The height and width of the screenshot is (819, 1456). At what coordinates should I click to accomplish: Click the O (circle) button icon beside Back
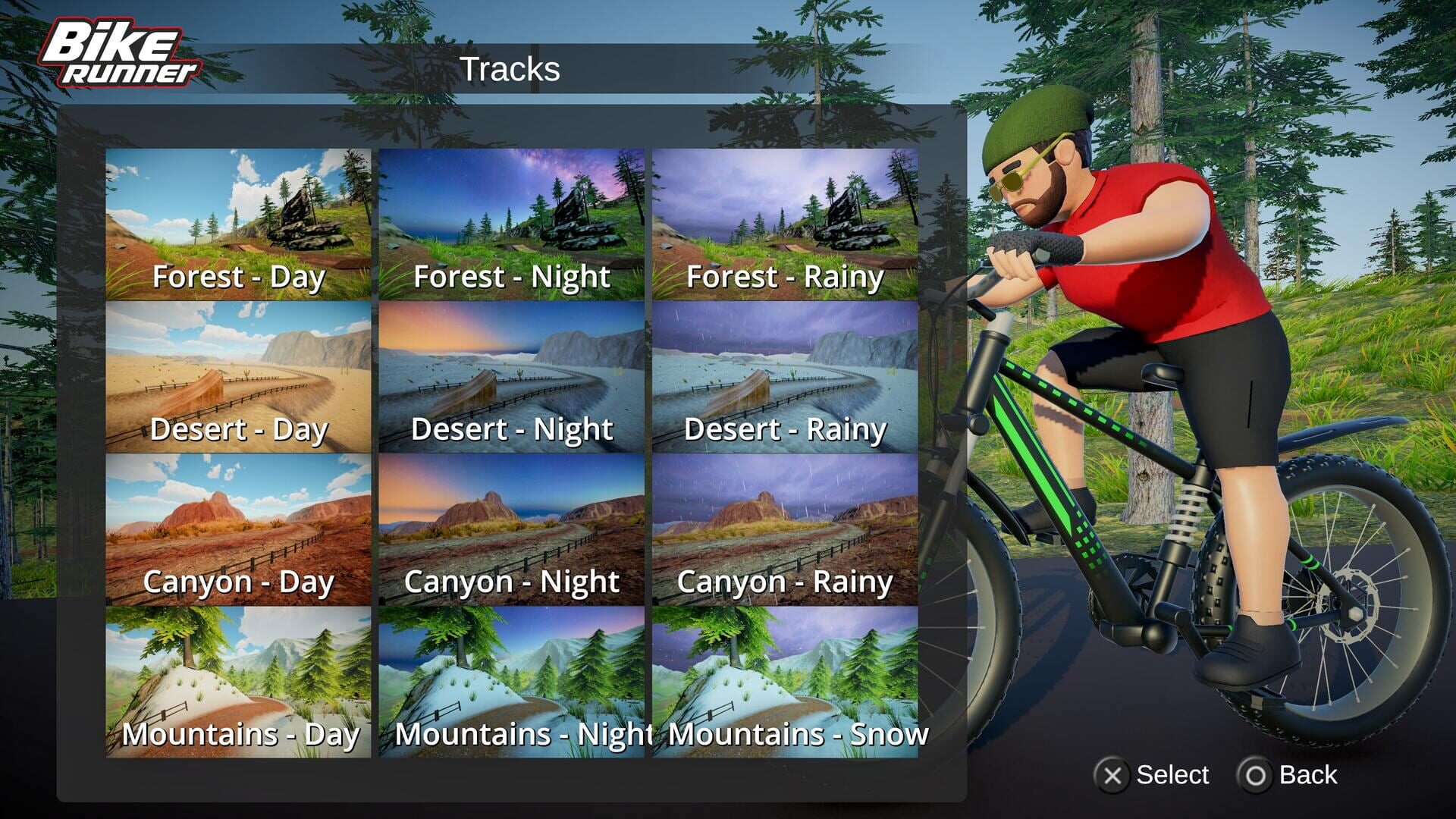1255,775
